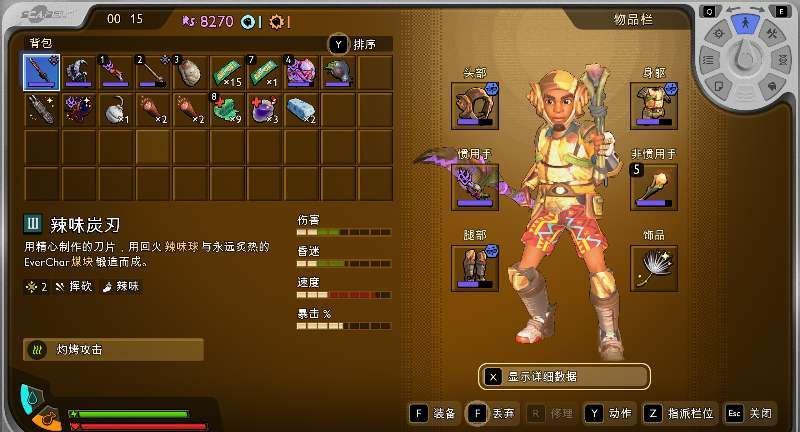Switch to the crafting tools tab in the wheel
The width and height of the screenshot is (800, 432).
click(x=772, y=33)
